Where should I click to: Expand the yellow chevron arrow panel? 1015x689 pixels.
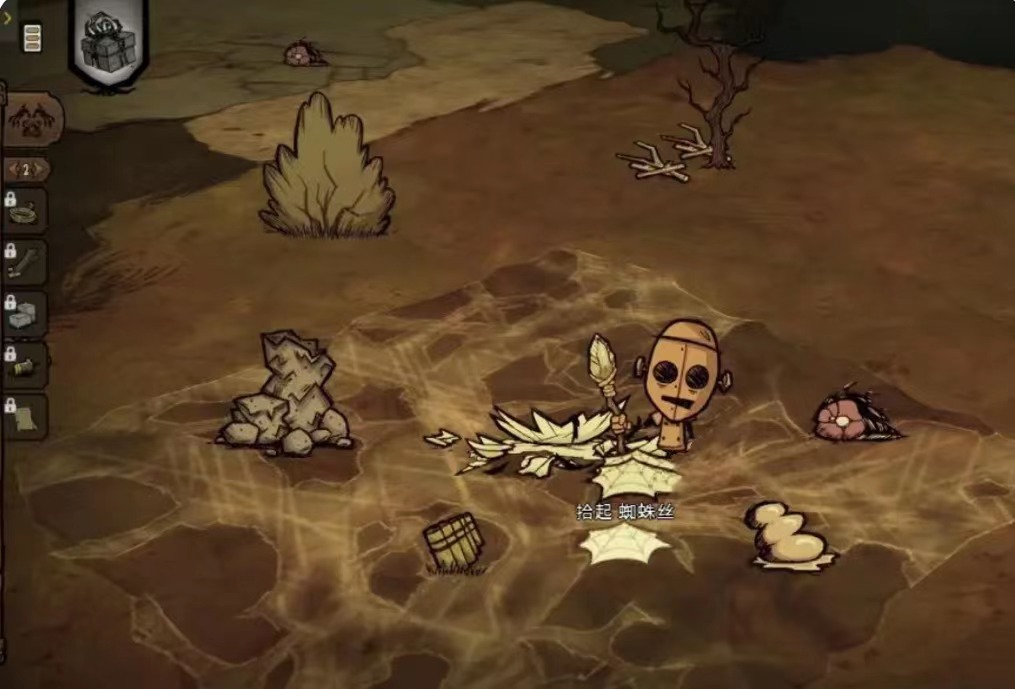tap(7, 17)
